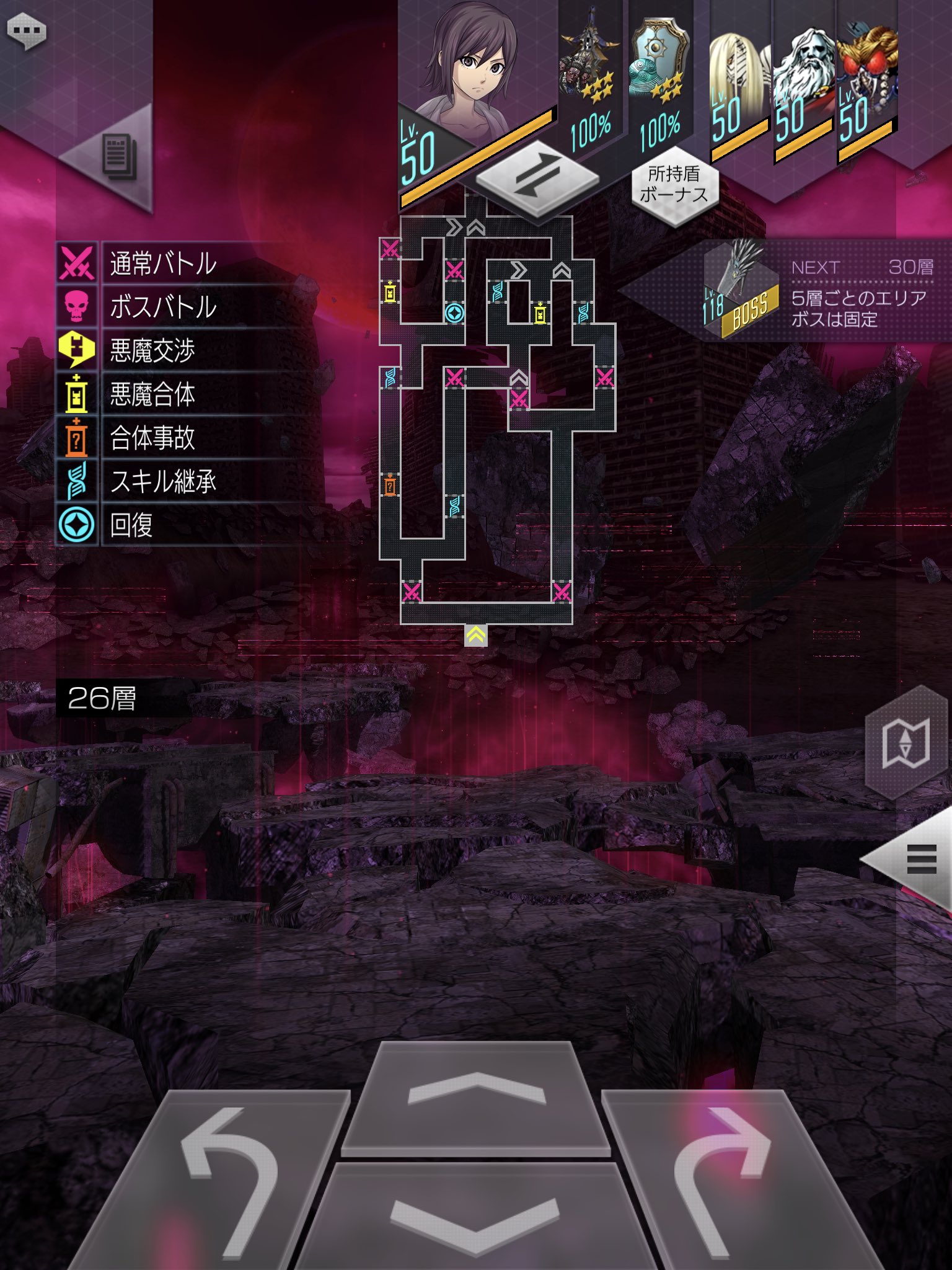Image resolution: width=952 pixels, height=1270 pixels.
Task: Open the hamburger side menu
Action: 921,859
